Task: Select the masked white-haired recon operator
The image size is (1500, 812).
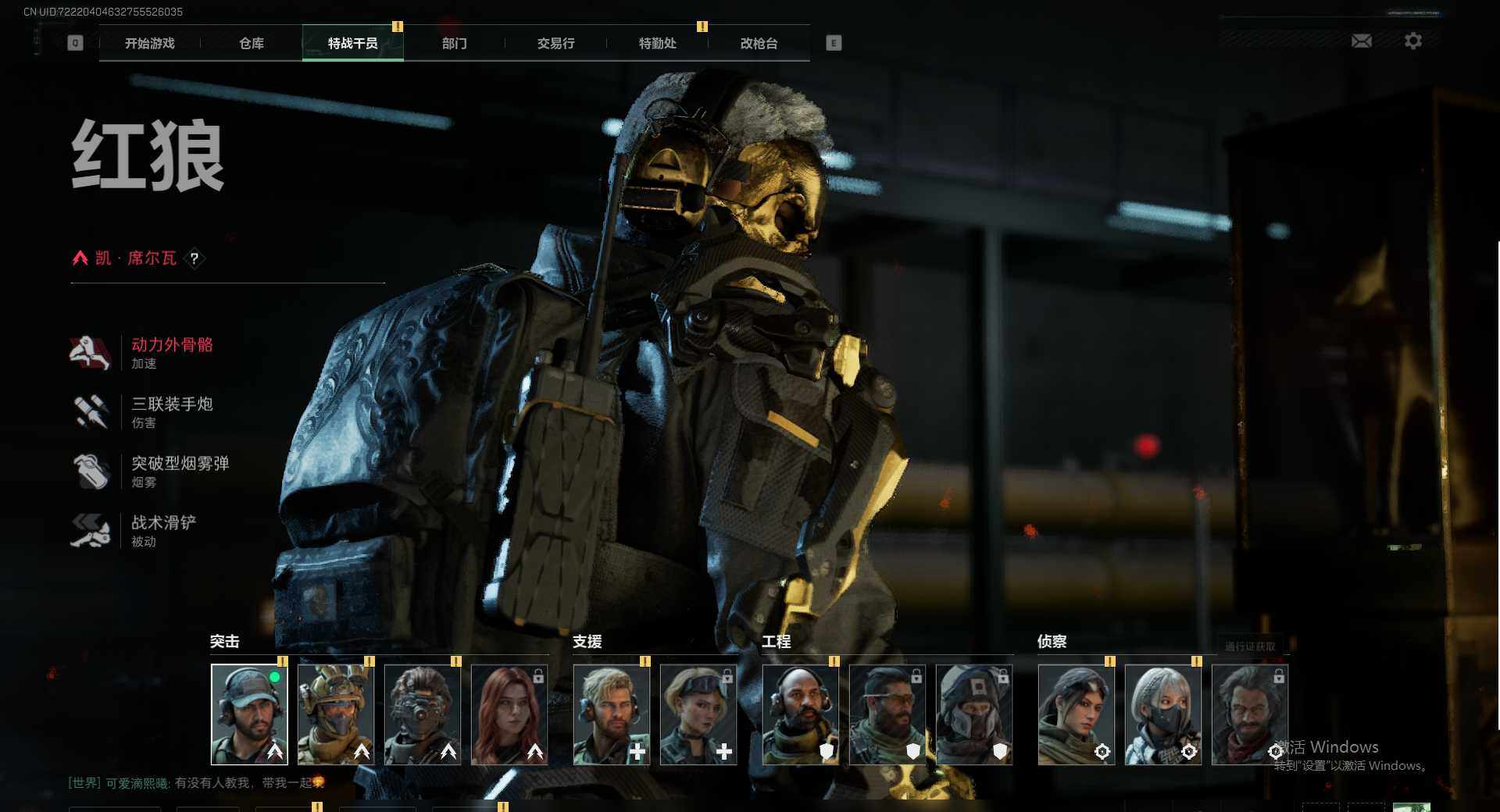Action: click(1162, 714)
